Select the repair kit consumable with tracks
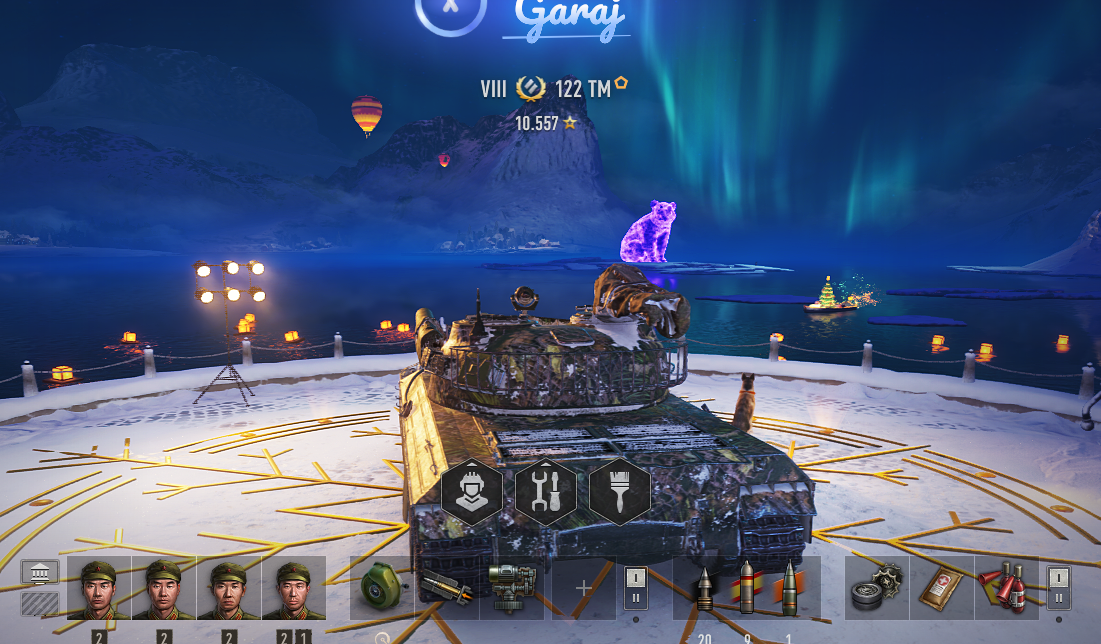Image resolution: width=1101 pixels, height=644 pixels. pos(877,588)
